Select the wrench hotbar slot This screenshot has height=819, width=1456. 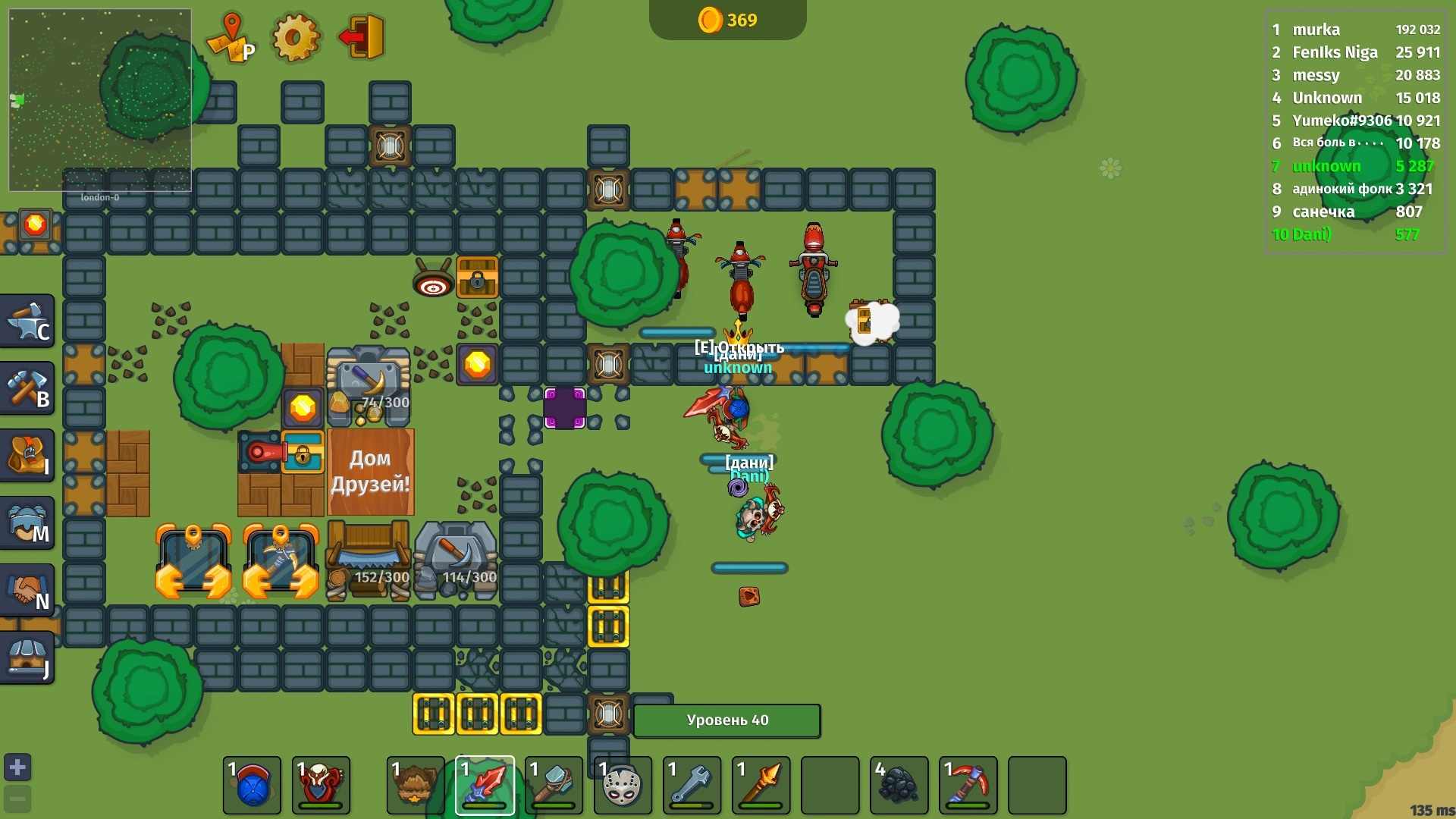click(x=692, y=786)
